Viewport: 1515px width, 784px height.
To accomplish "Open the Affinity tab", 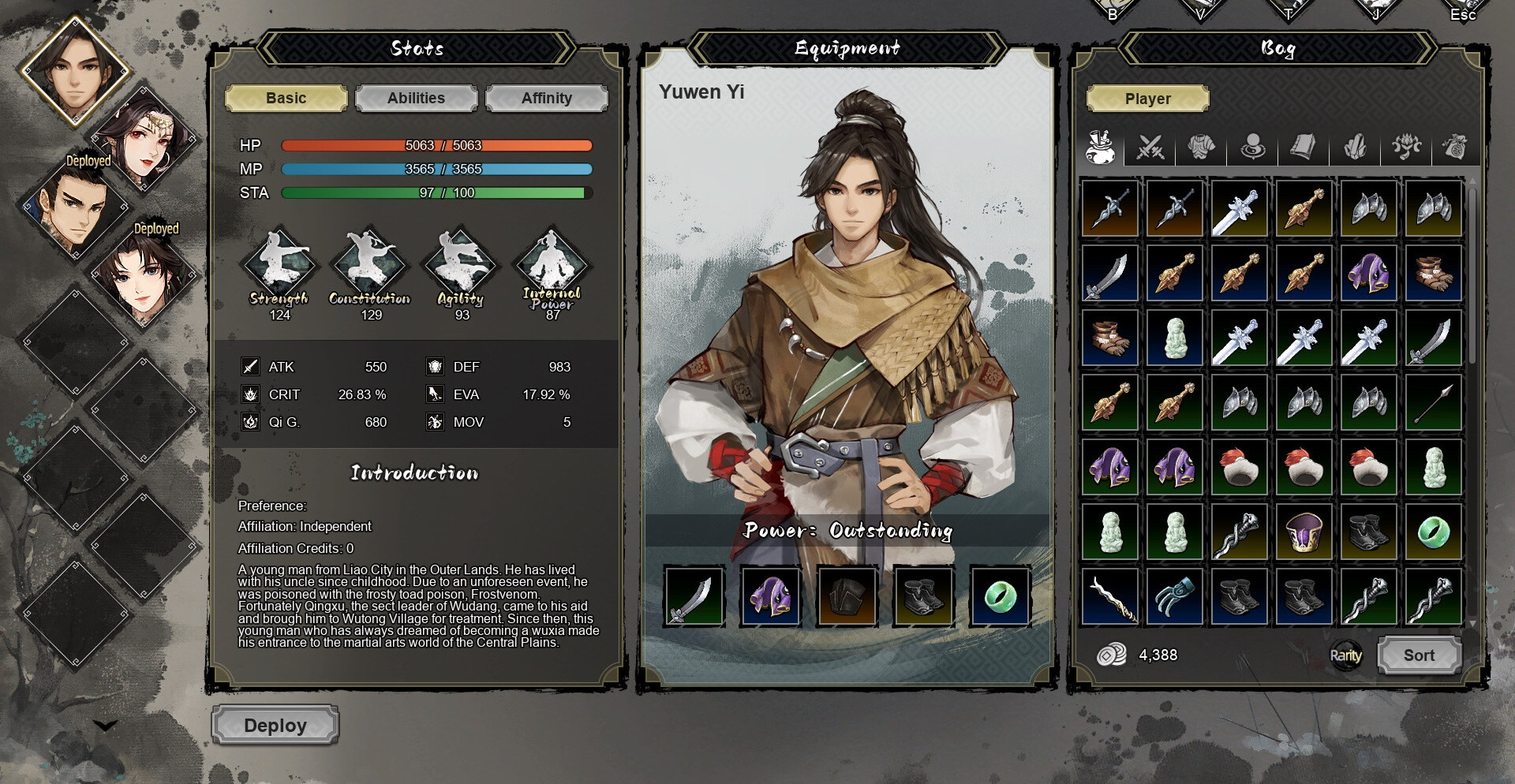I will coord(546,99).
